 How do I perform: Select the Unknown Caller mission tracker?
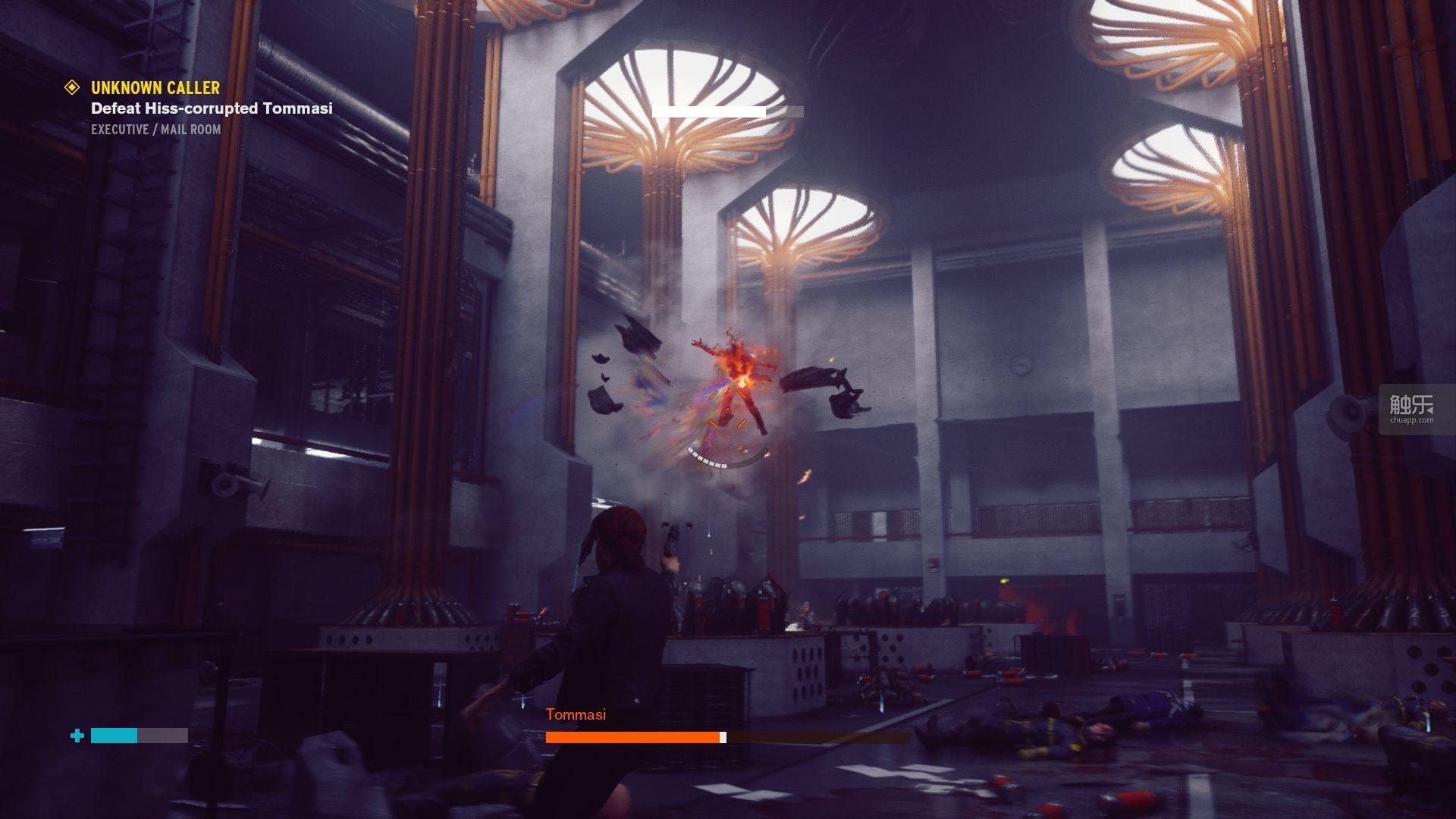point(155,88)
